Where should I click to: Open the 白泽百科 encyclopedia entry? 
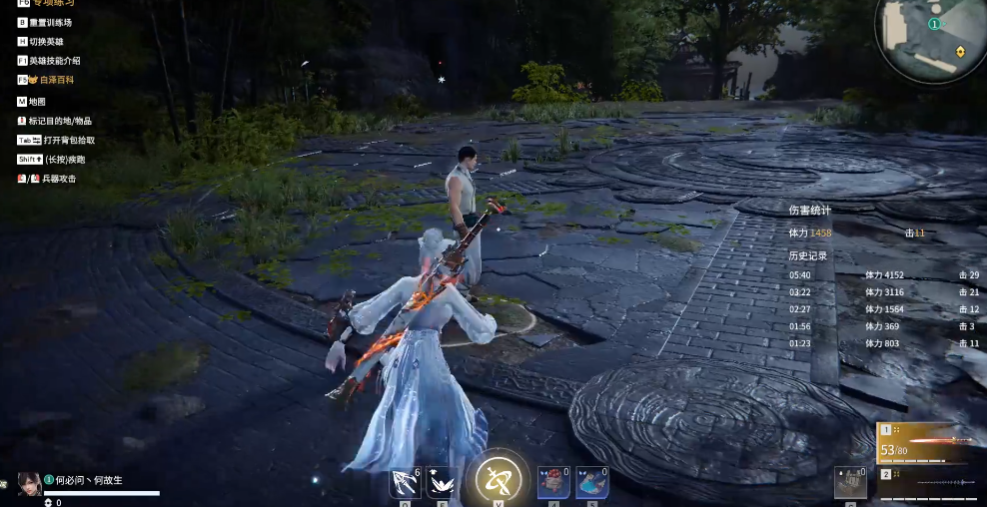(x=52, y=79)
